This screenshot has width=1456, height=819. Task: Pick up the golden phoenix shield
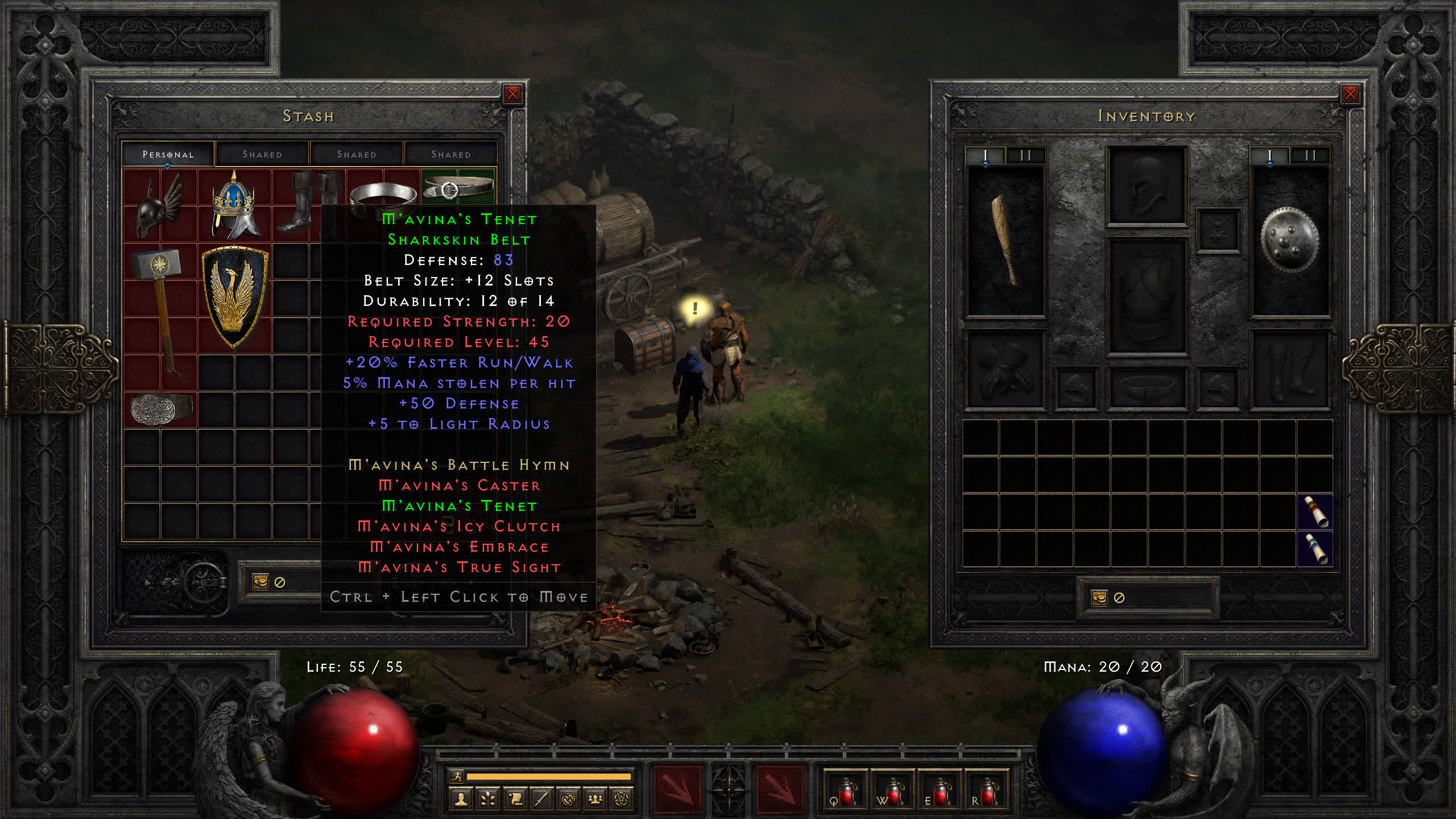234,297
